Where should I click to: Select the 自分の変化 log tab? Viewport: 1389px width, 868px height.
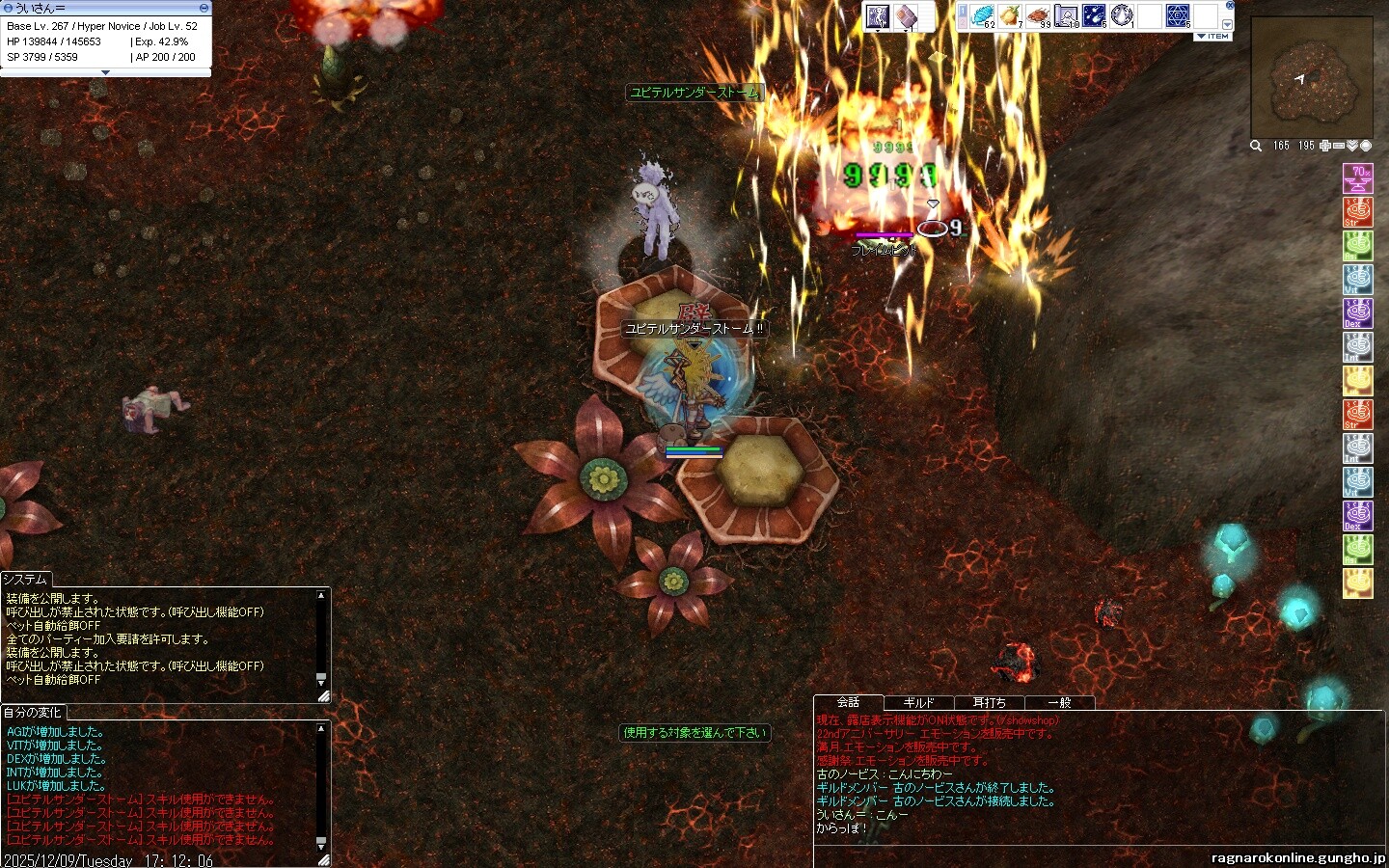tap(32, 713)
